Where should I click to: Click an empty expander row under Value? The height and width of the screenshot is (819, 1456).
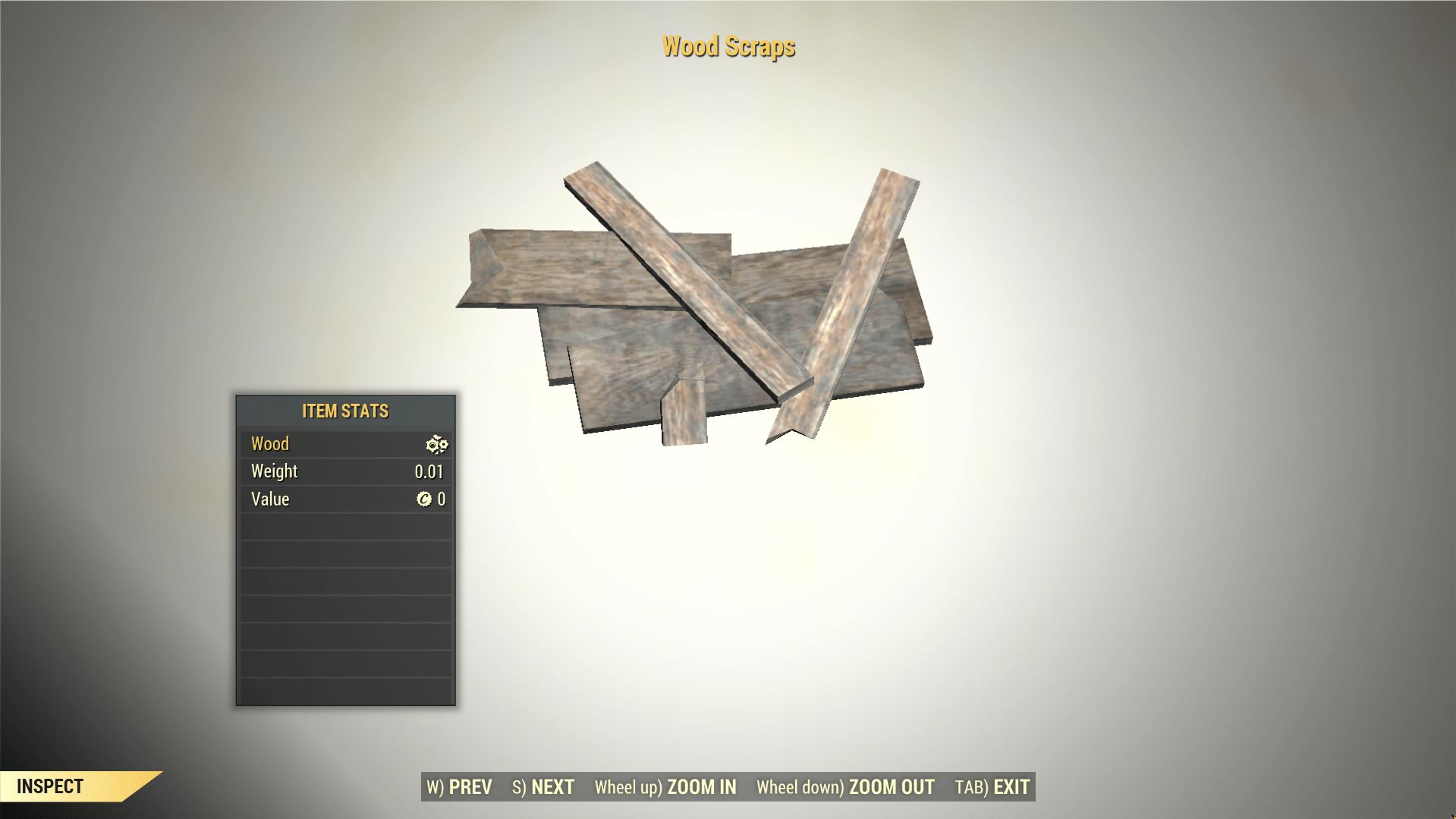(x=344, y=526)
